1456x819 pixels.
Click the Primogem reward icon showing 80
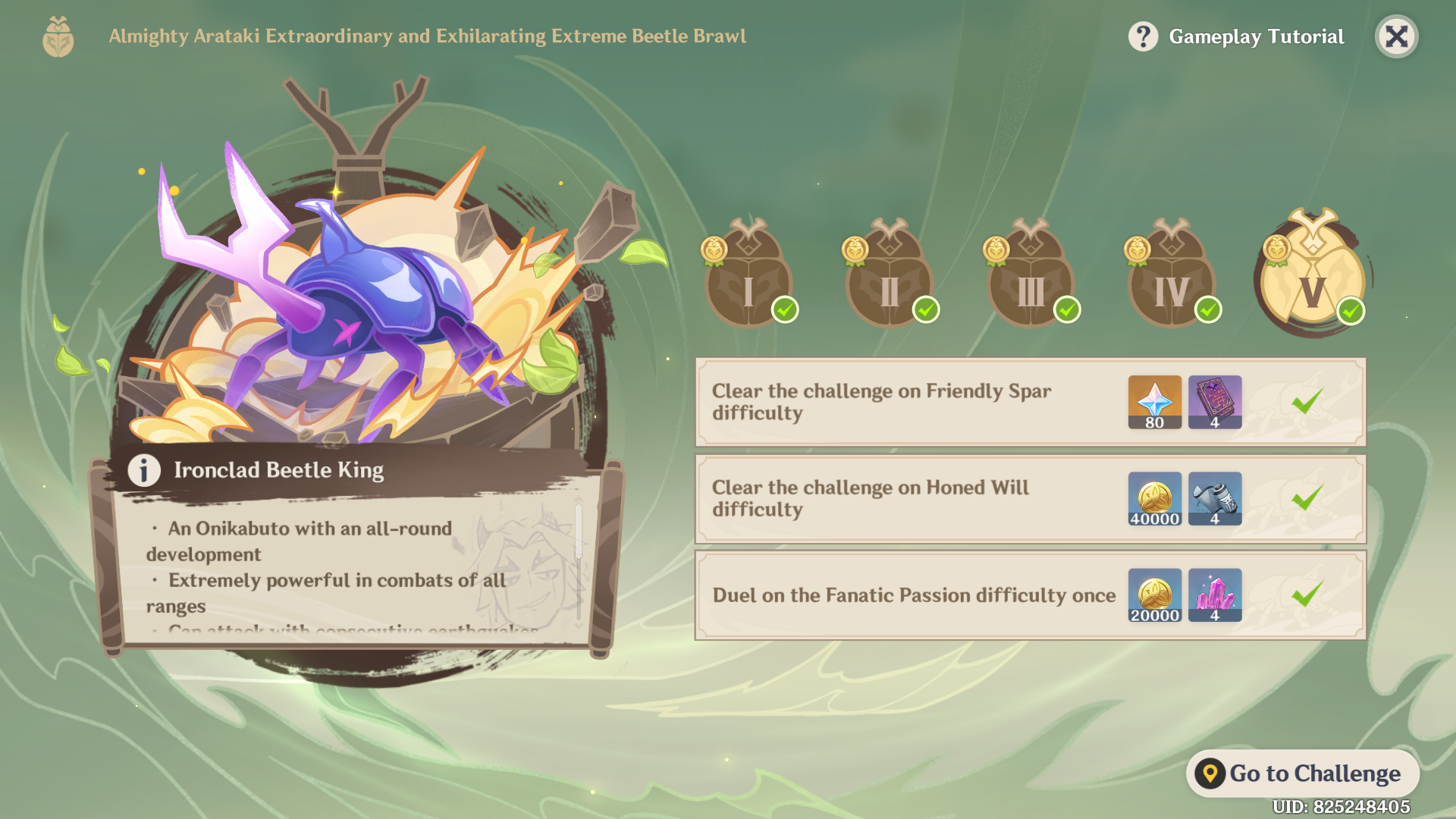point(1153,402)
